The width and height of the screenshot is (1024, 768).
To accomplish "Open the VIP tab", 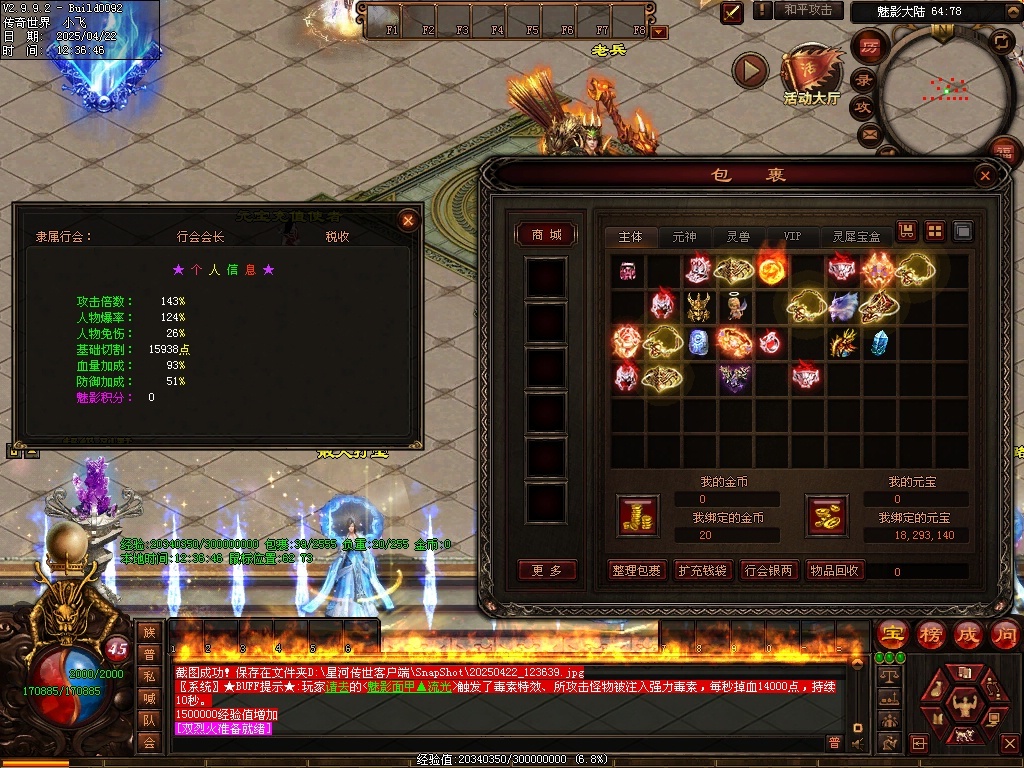I will pyautogui.click(x=792, y=237).
